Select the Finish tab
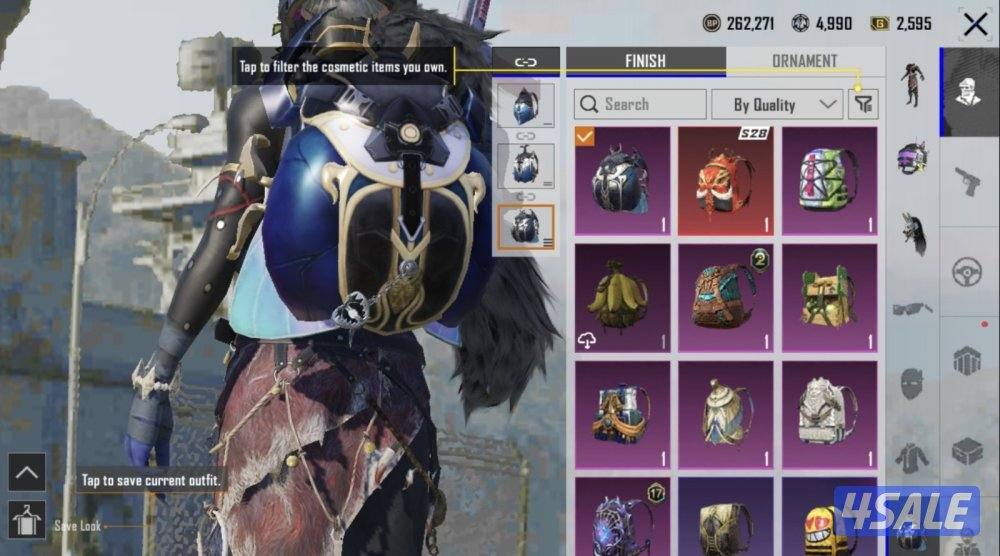This screenshot has height=556, width=1000. (x=645, y=61)
